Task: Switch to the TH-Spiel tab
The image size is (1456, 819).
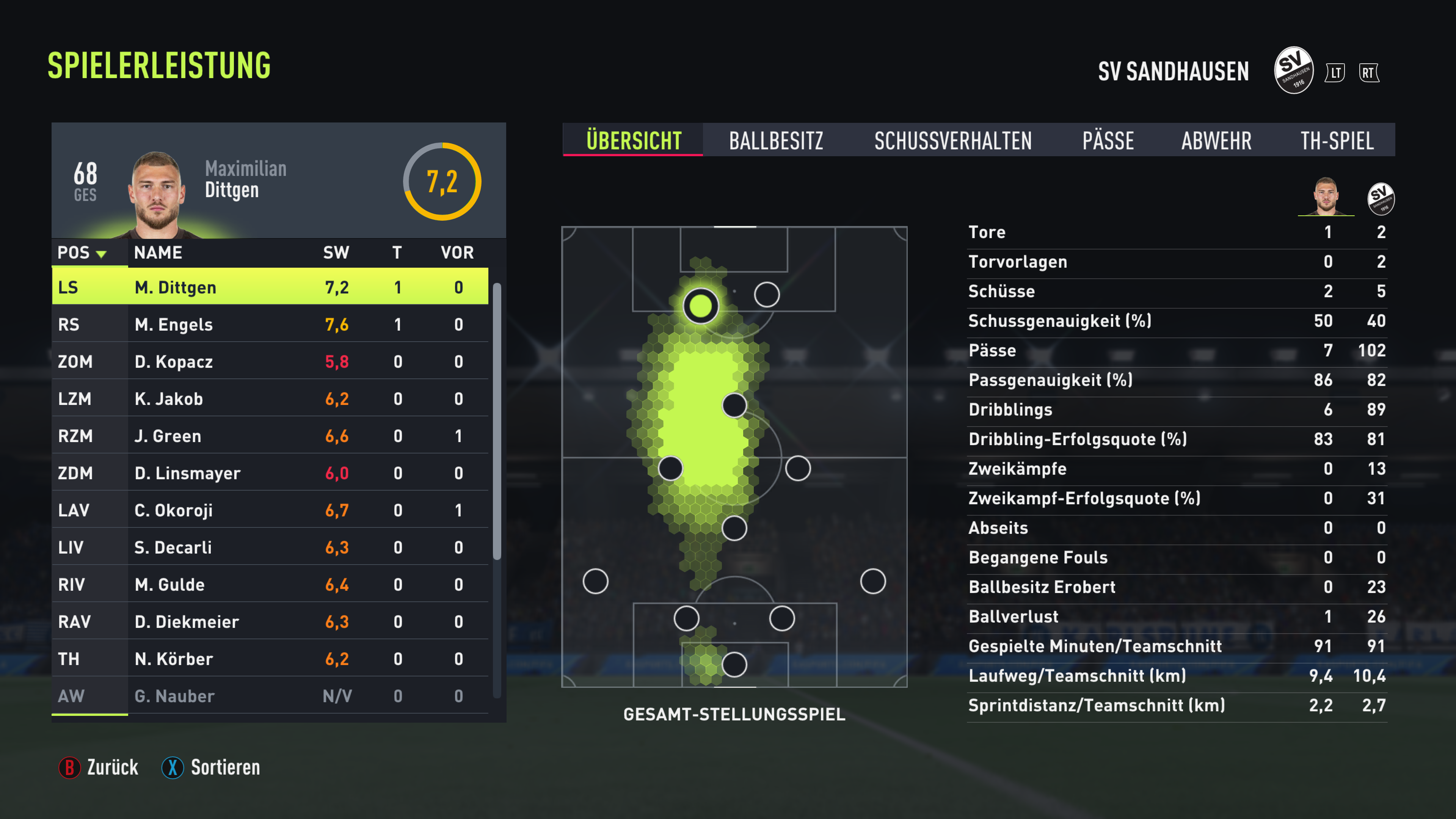Action: (1336, 140)
